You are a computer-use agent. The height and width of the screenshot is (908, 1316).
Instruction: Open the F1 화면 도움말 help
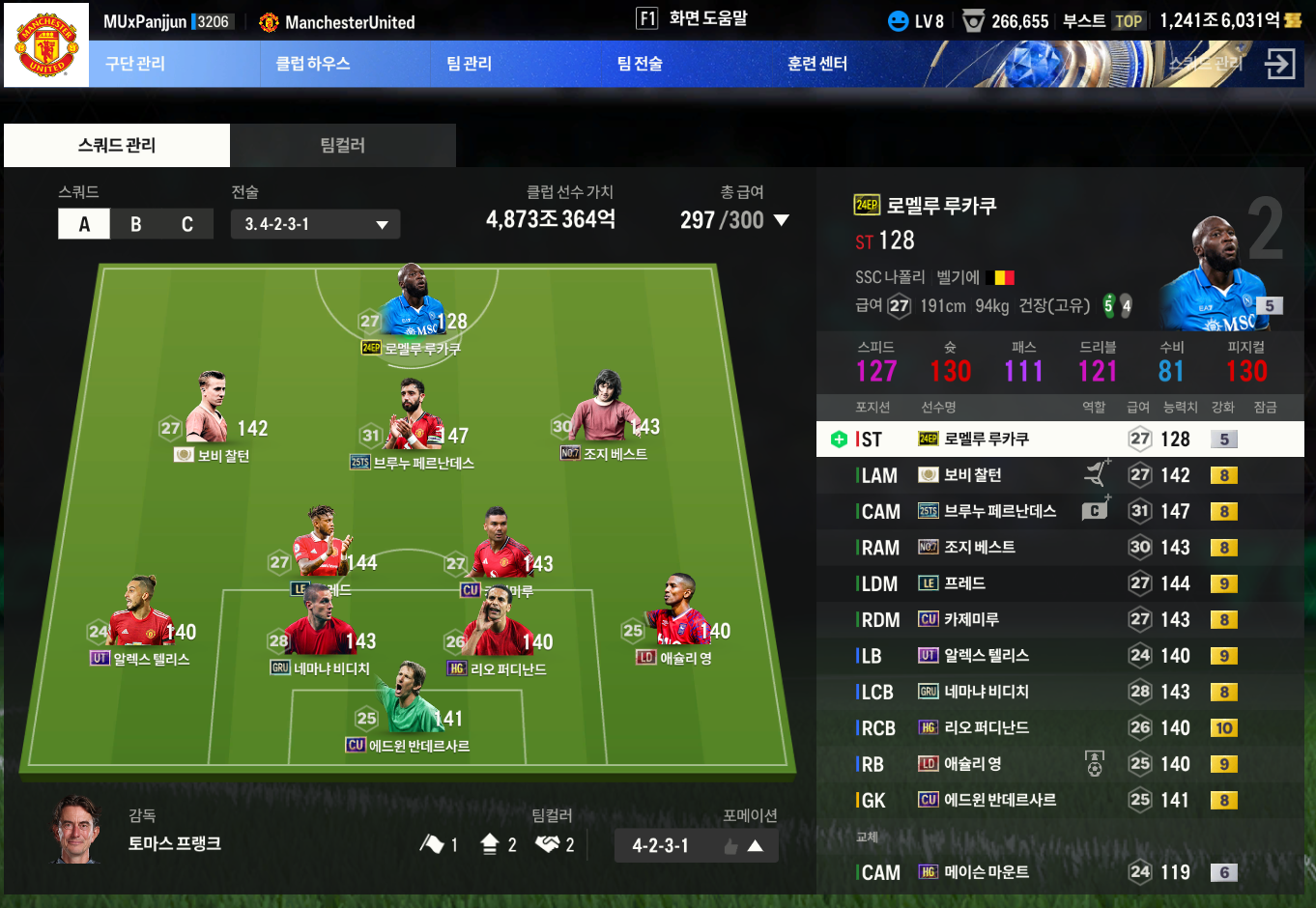pyautogui.click(x=692, y=18)
